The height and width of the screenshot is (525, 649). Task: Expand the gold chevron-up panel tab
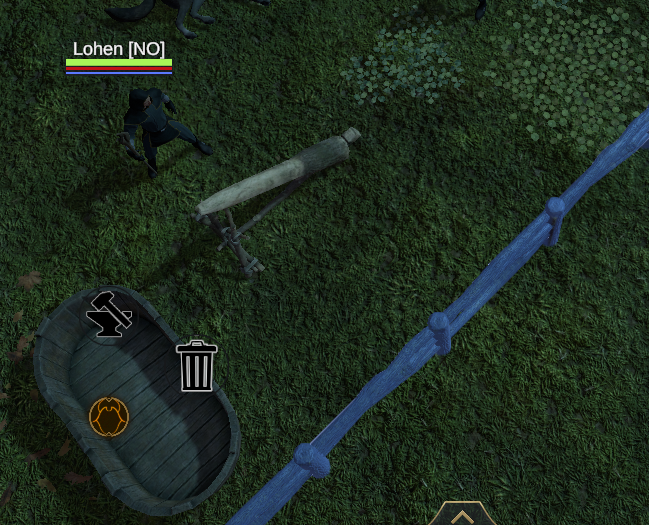tap(462, 515)
